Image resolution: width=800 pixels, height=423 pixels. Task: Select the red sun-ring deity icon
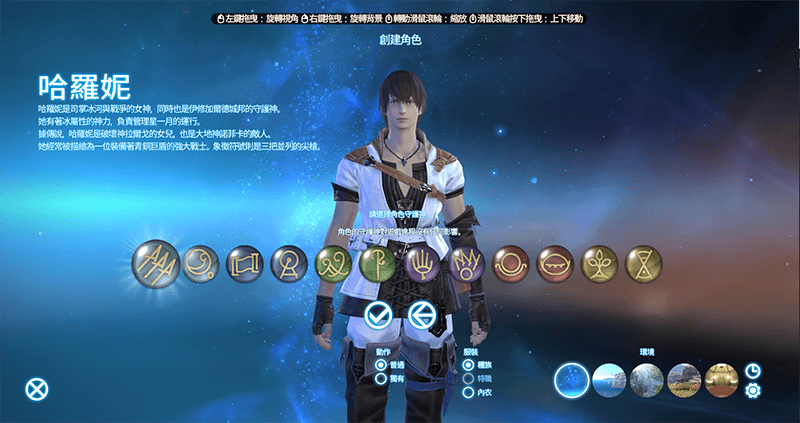coord(510,264)
